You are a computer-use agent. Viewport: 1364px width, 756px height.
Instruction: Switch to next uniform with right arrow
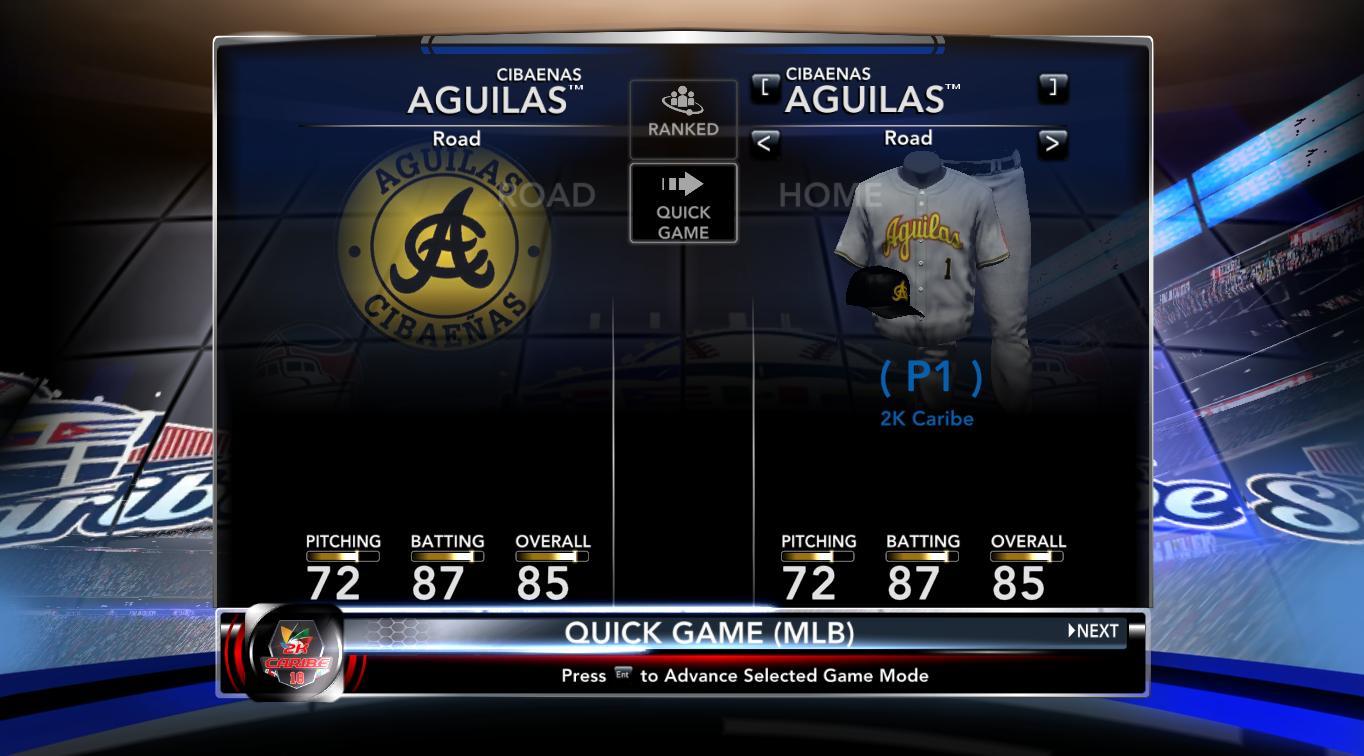point(1052,143)
